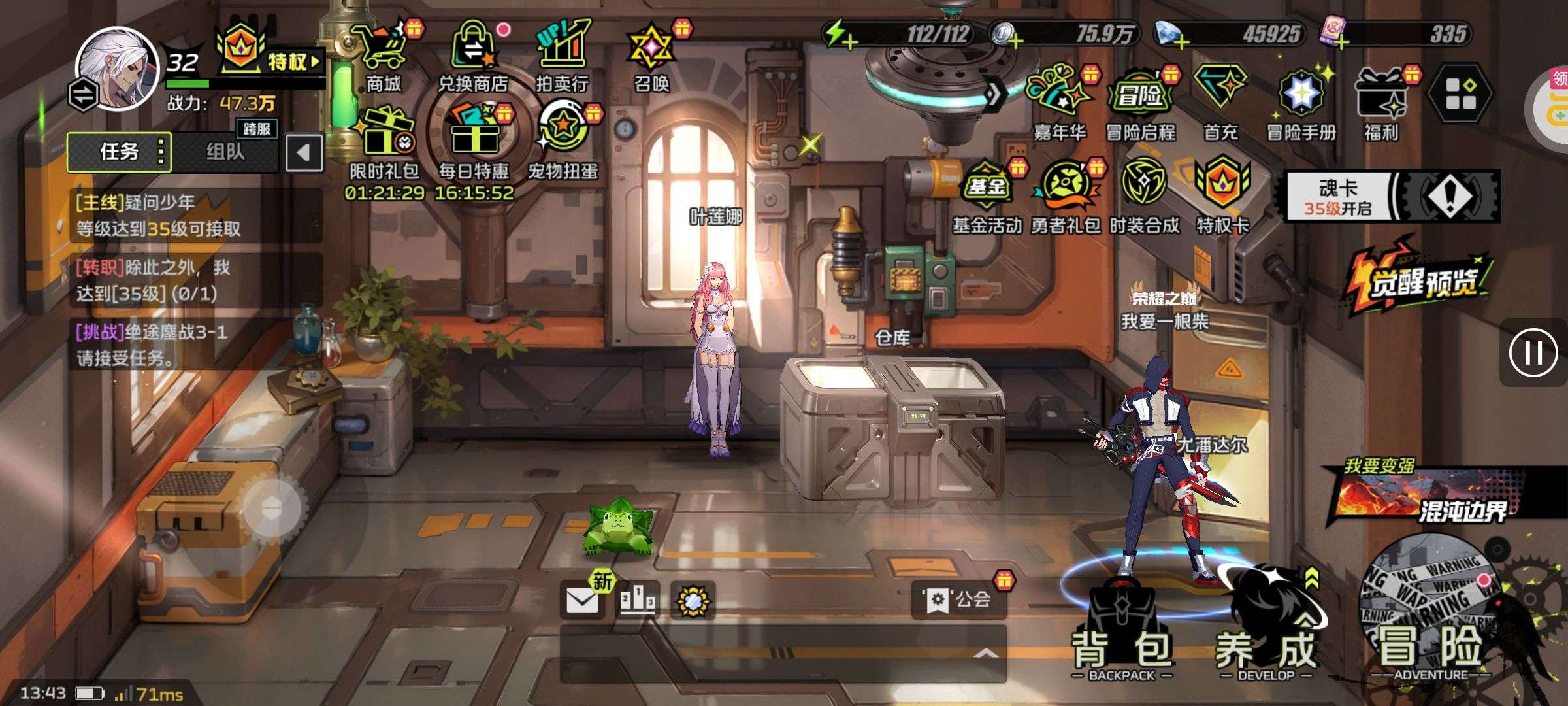Collapse the quest panel with the arrow

pos(304,153)
